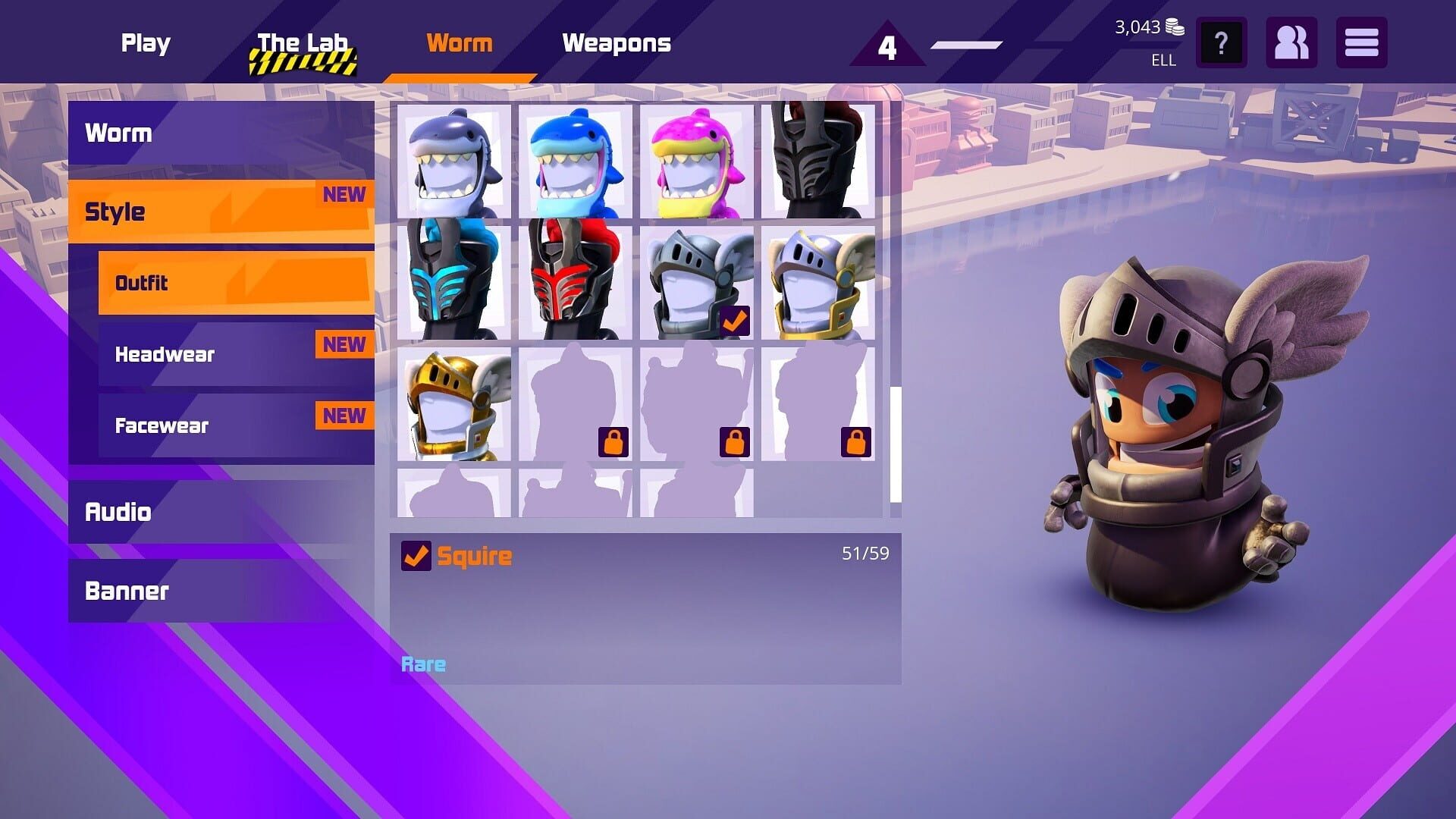Switch to the Weapons tab
The image size is (1456, 819).
click(x=617, y=43)
